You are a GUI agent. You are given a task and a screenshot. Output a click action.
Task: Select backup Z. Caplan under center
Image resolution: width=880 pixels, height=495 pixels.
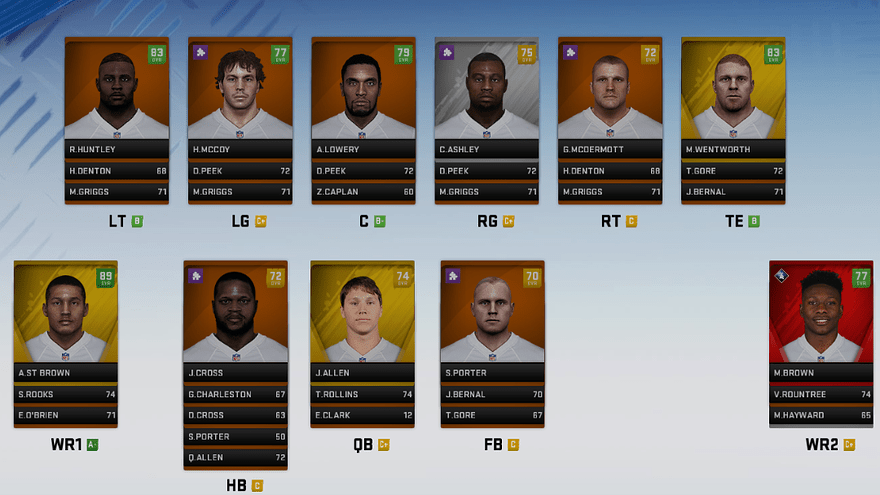(x=363, y=191)
